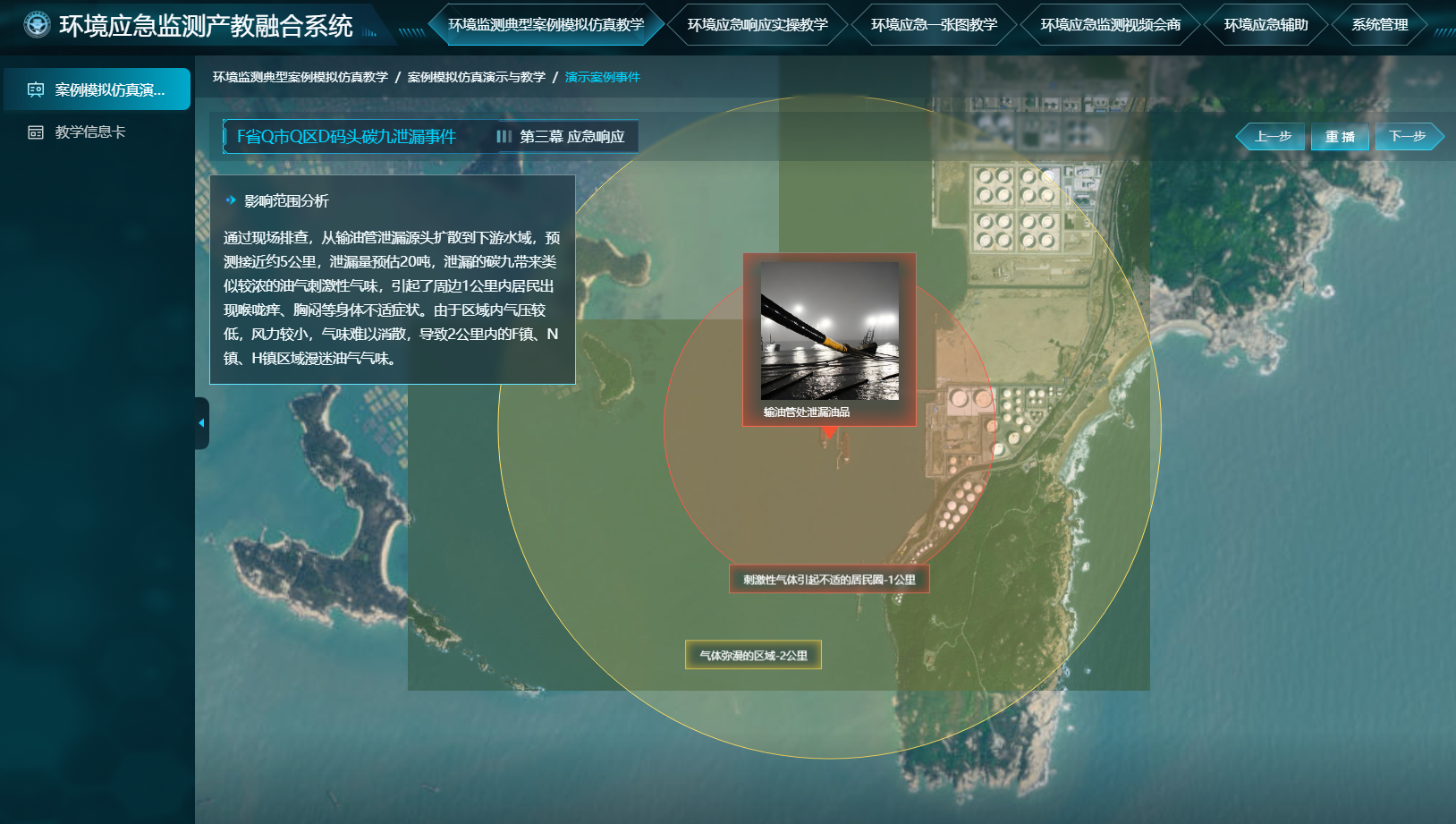Select the 案例模拟仿真演示 sidebar entry
The width and height of the screenshot is (1456, 824).
coord(97,89)
